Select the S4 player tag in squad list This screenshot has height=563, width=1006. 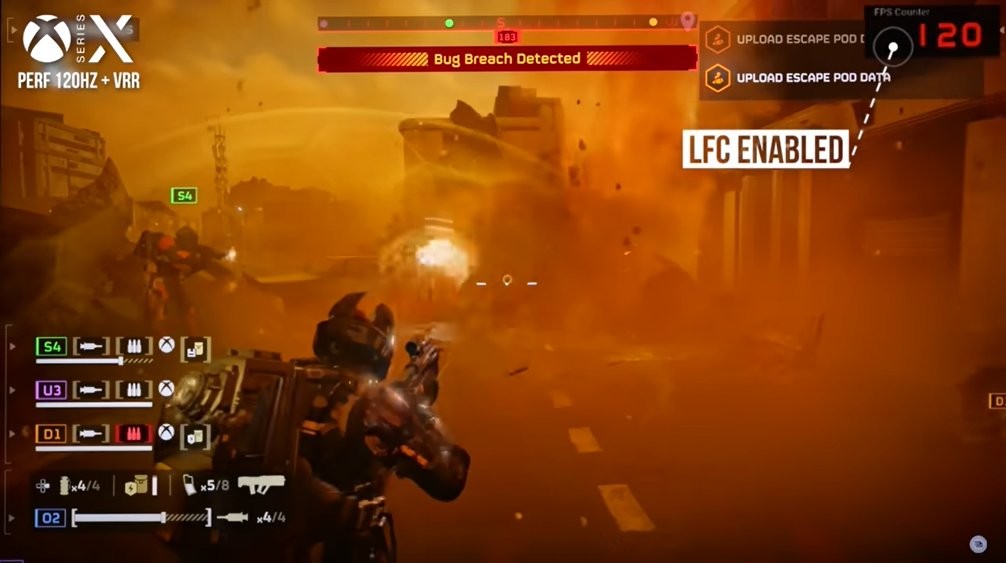(x=51, y=347)
